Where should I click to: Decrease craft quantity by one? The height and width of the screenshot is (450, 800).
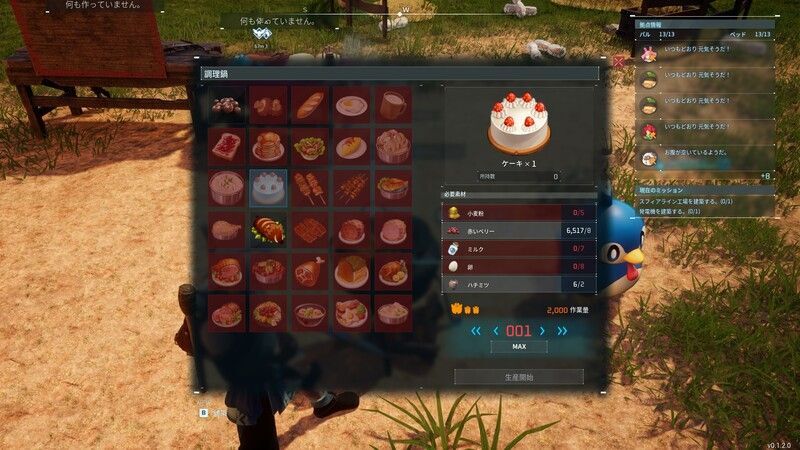click(495, 331)
